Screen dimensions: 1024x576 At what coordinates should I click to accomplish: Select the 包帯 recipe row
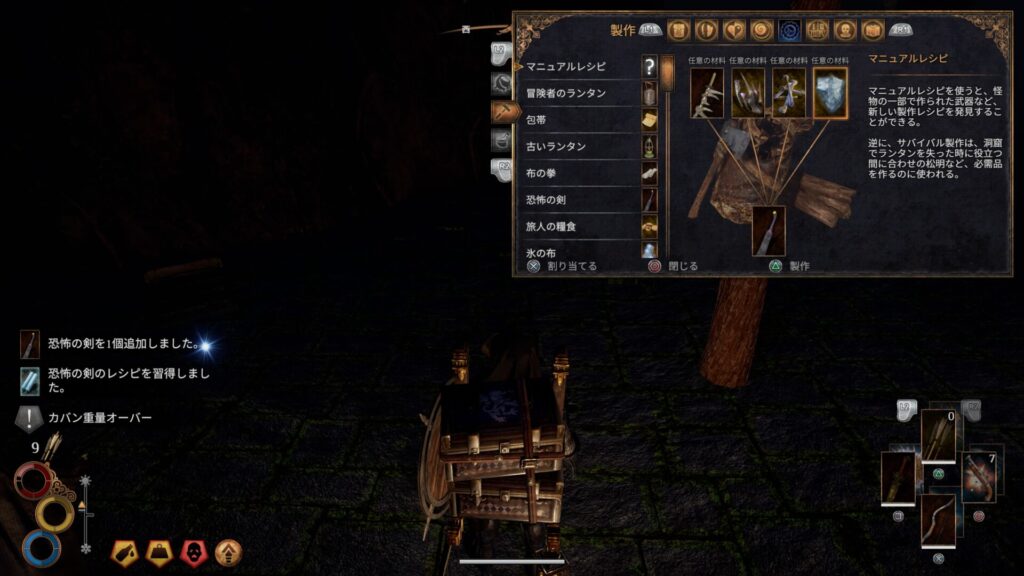tap(580, 120)
